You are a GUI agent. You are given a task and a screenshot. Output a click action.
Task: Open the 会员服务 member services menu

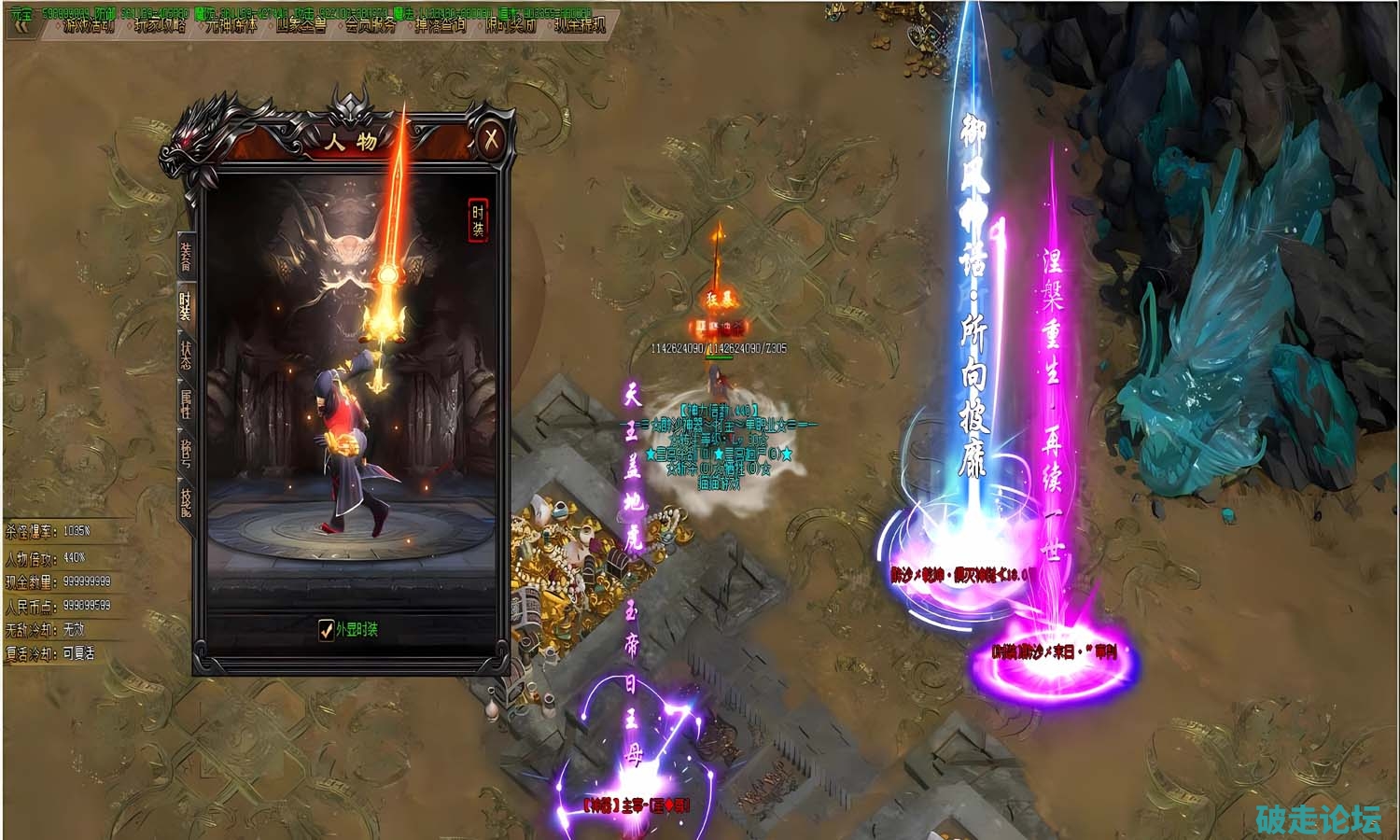tap(371, 26)
